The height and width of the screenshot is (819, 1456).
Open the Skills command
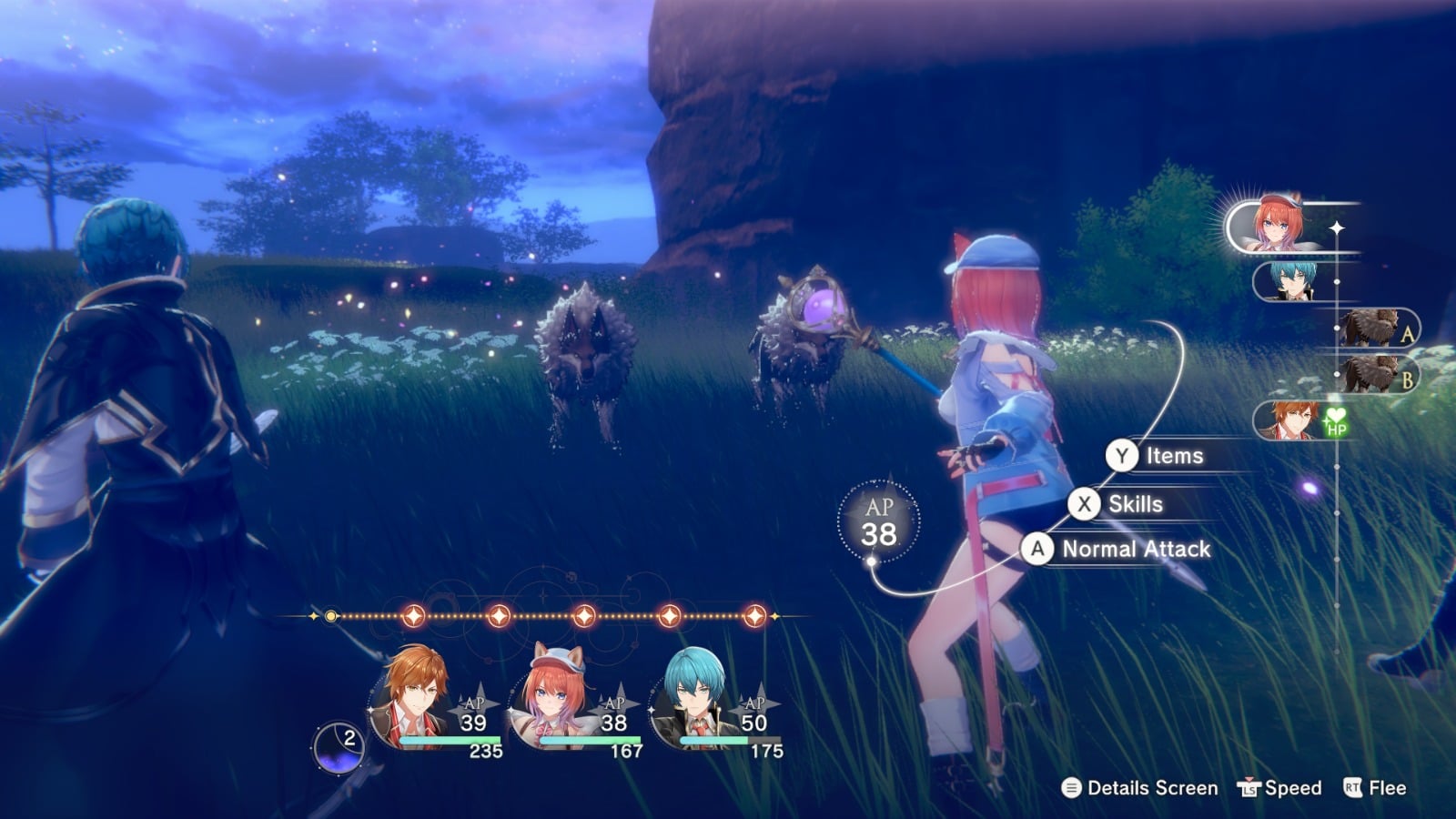pos(1118,504)
